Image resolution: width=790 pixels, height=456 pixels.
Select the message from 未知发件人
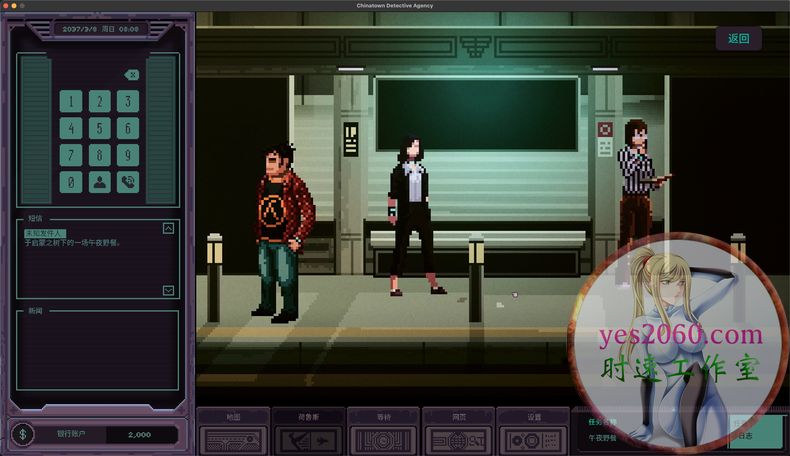click(52, 233)
